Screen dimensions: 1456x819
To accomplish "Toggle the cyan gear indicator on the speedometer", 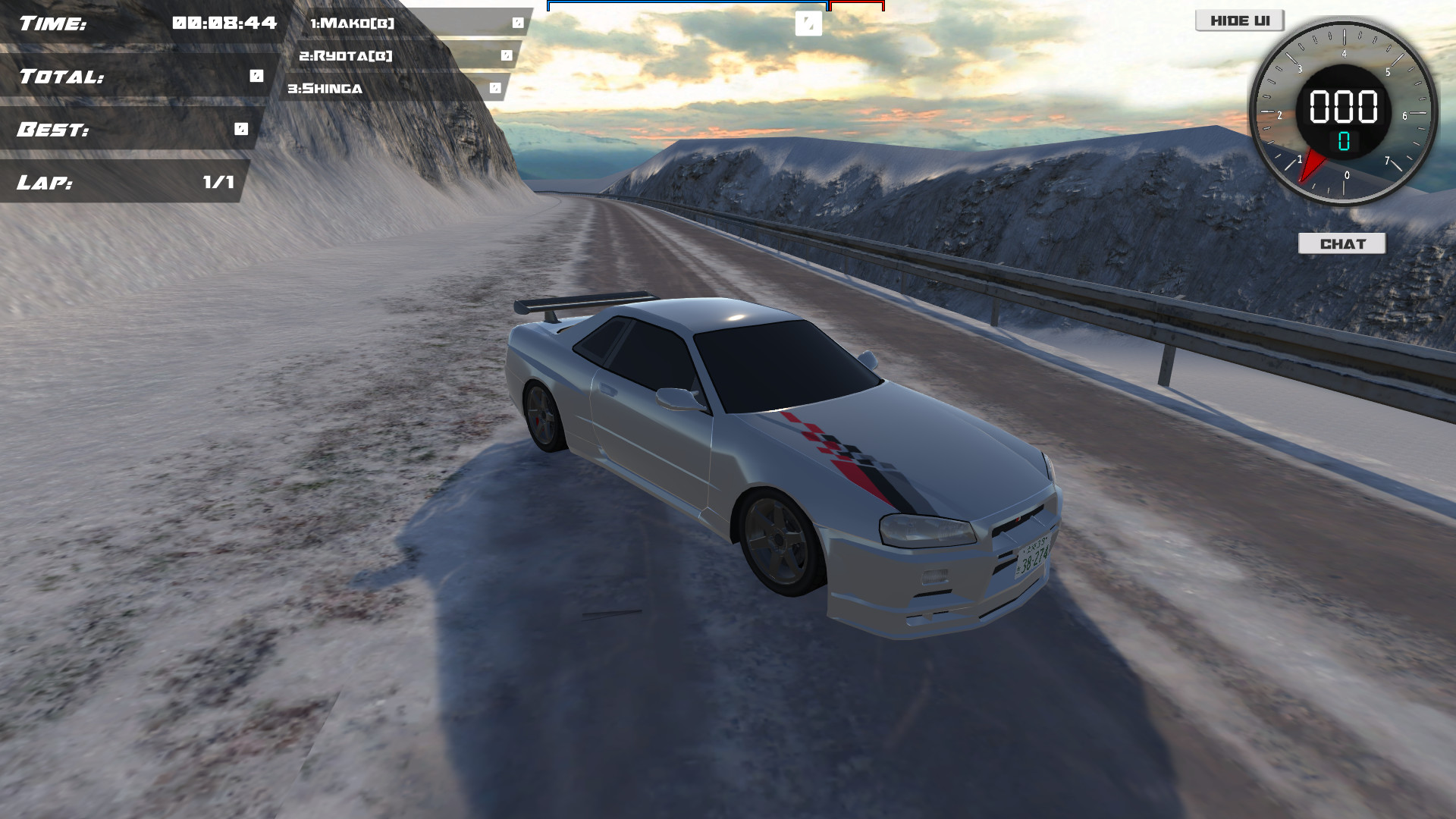I will [x=1342, y=140].
